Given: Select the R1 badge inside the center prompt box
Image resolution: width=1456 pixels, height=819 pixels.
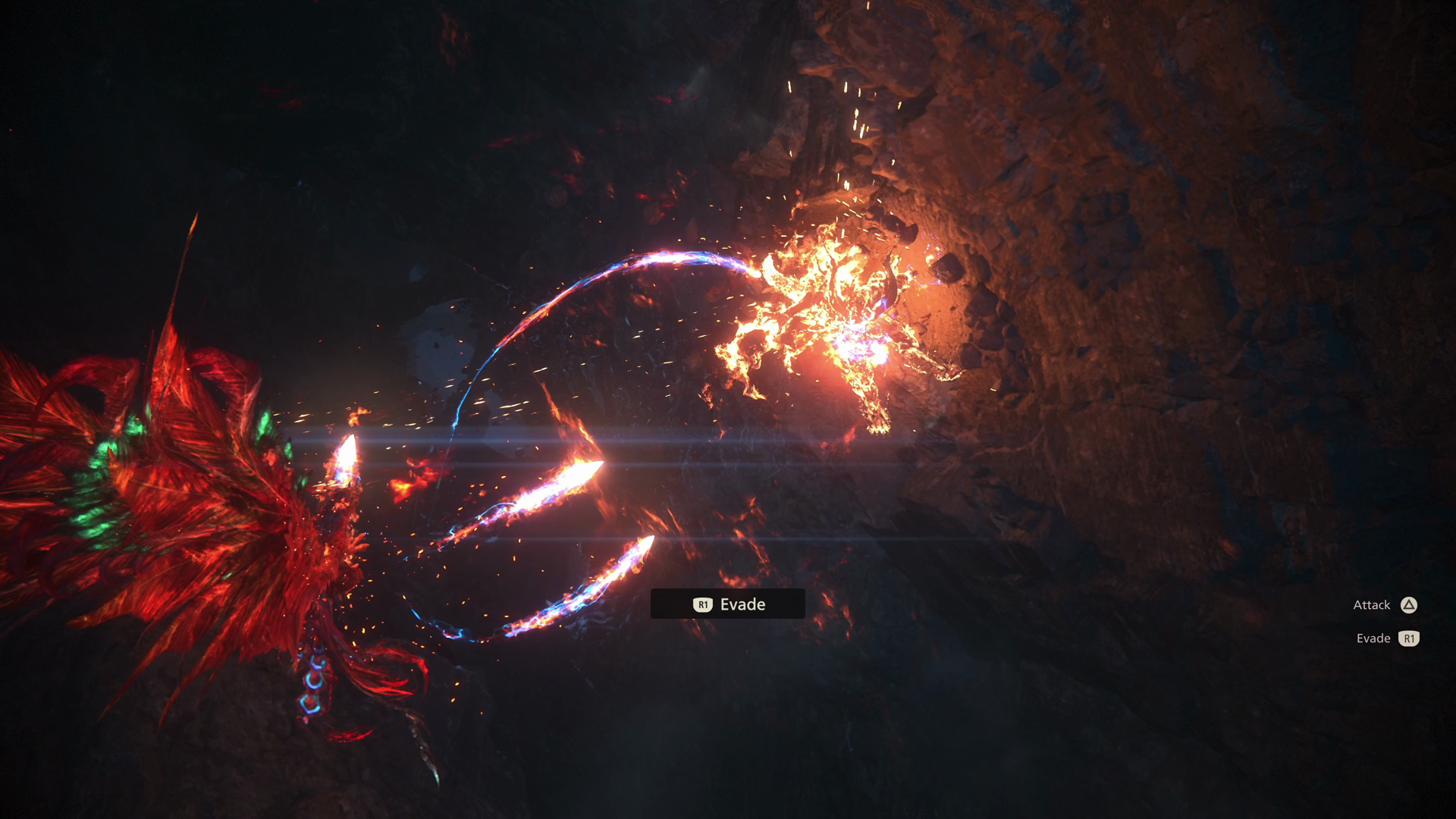Looking at the screenshot, I should (x=703, y=604).
